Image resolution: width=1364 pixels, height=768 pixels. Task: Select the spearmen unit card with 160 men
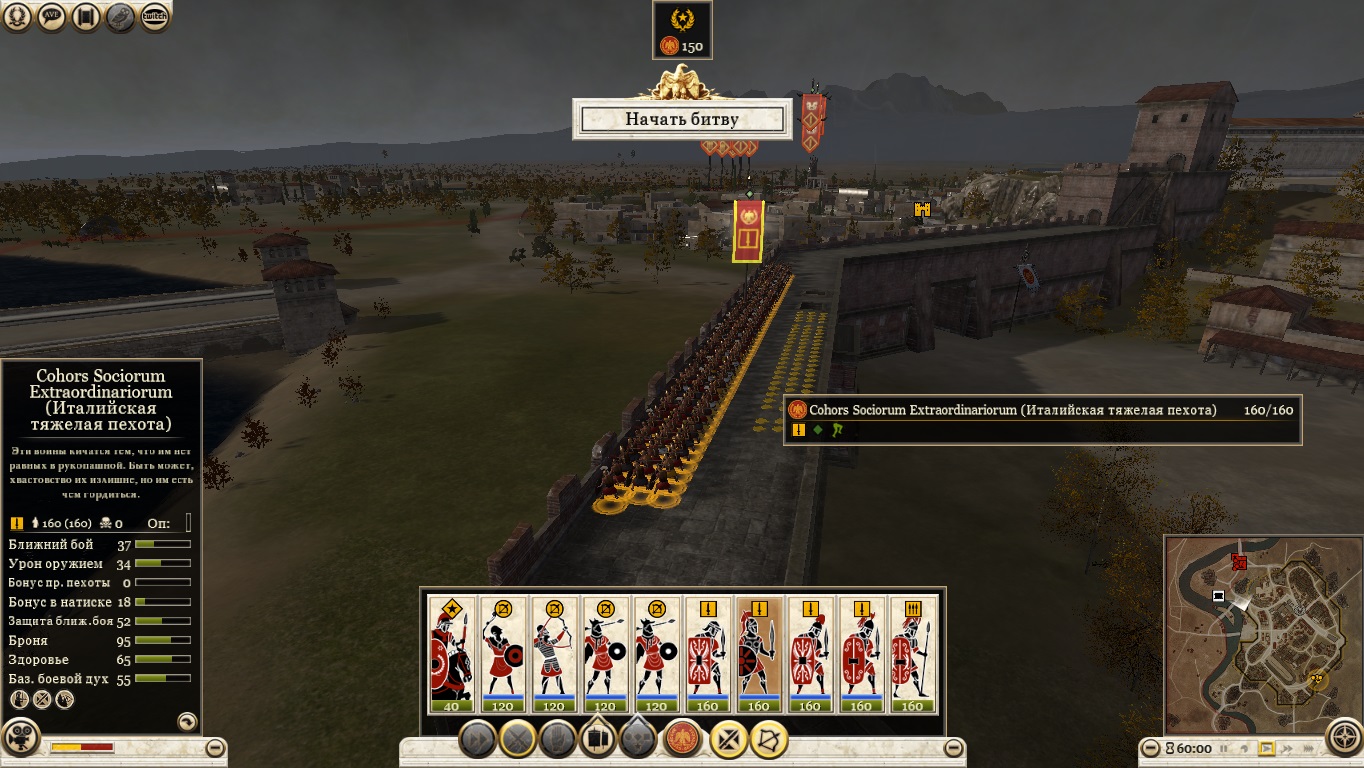coord(912,655)
